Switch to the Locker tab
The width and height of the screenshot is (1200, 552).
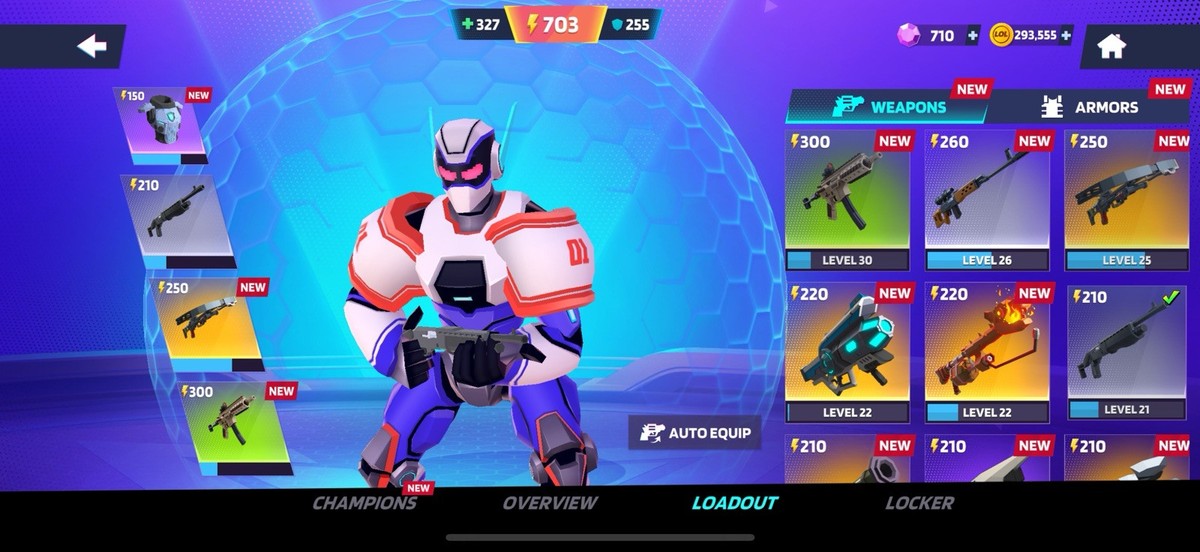[919, 503]
